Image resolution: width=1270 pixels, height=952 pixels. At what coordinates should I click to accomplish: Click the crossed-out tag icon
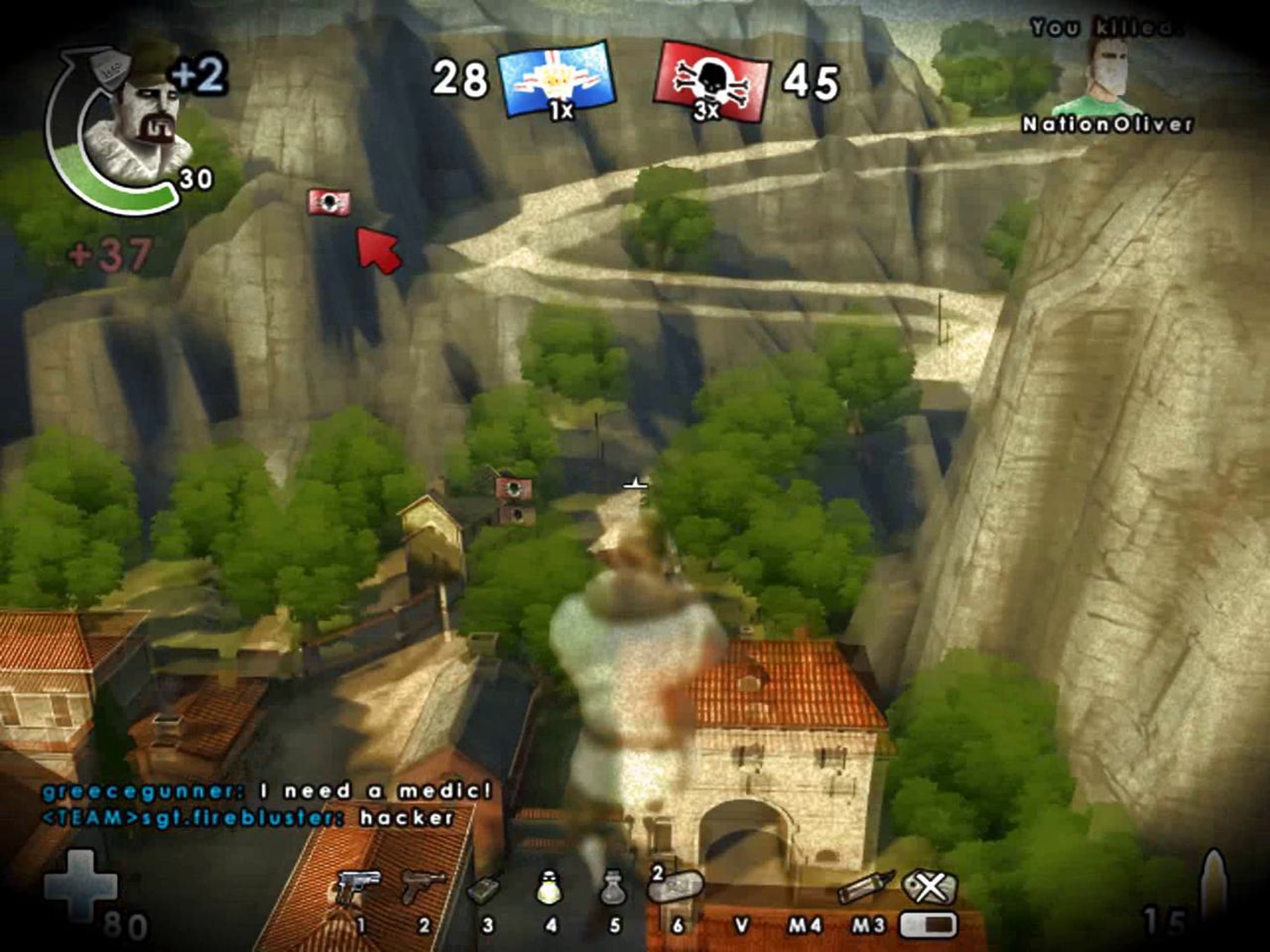(929, 887)
